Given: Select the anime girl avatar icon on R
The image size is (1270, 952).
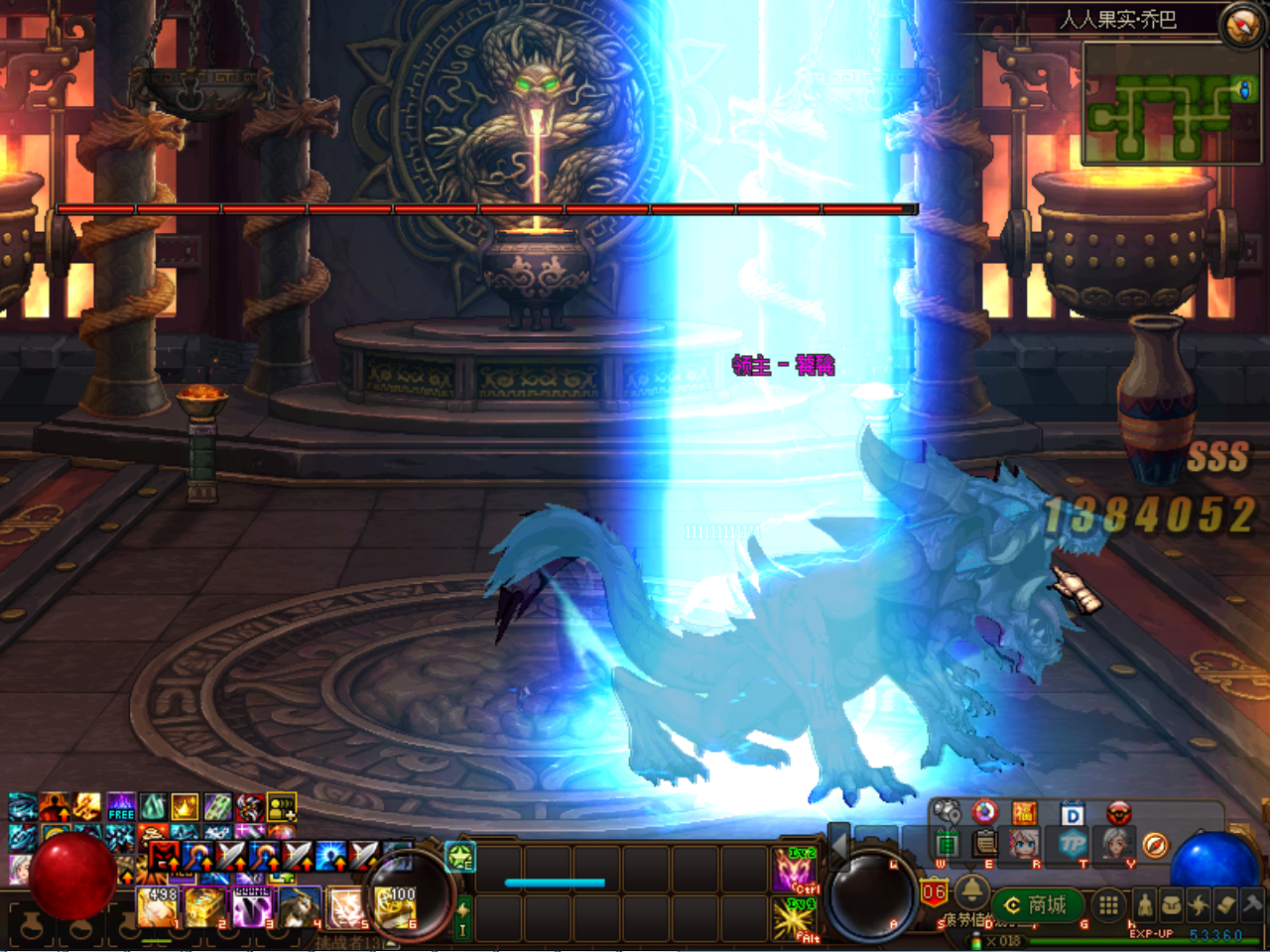Looking at the screenshot, I should [1023, 843].
